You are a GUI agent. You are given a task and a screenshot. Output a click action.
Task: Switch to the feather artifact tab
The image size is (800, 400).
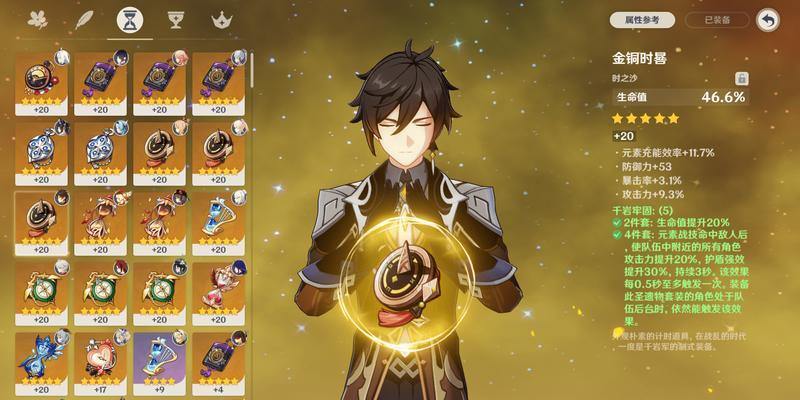tap(84, 19)
